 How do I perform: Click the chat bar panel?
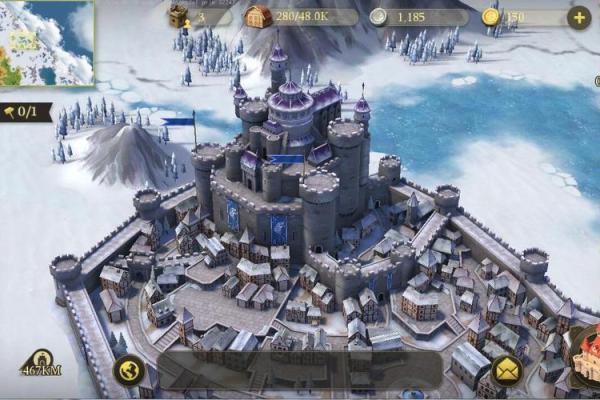(x=300, y=370)
